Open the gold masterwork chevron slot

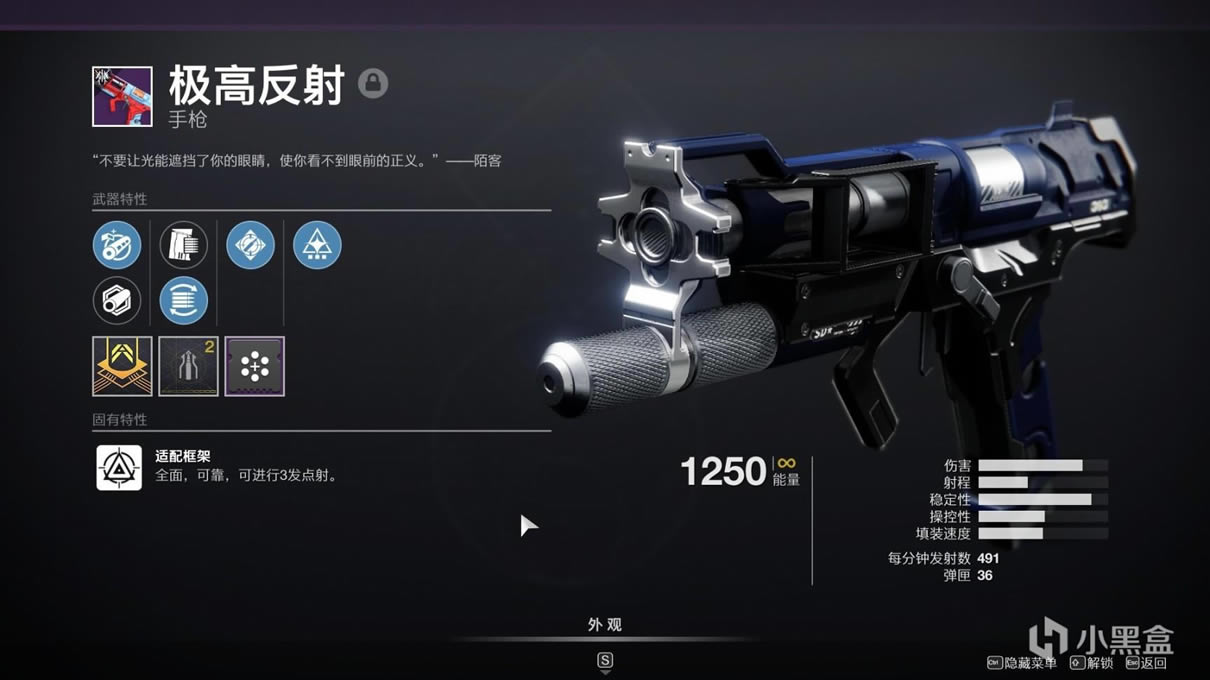point(122,366)
